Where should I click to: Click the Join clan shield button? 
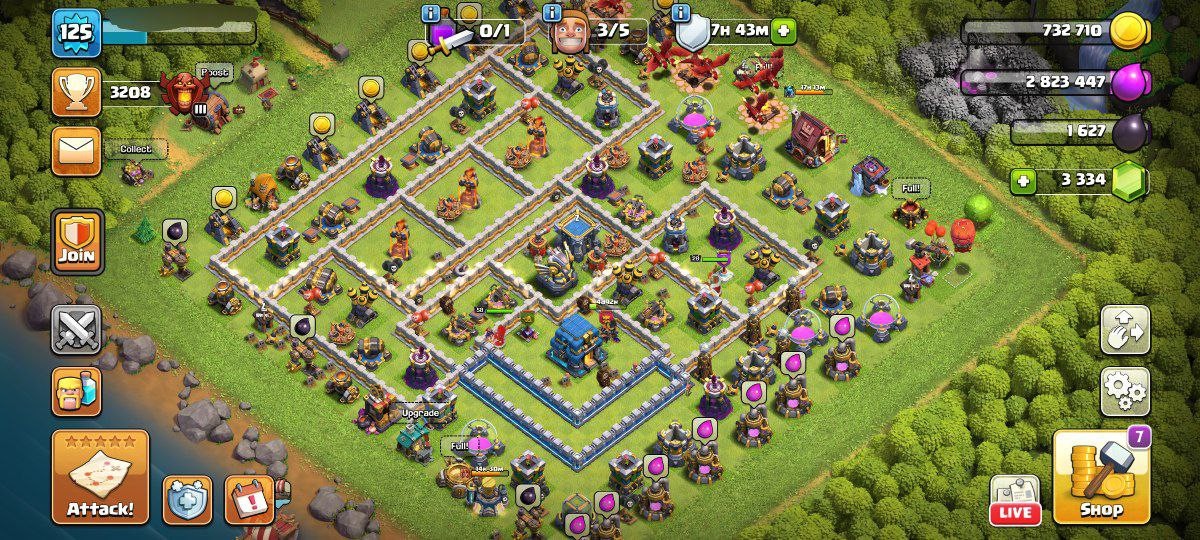(77, 241)
